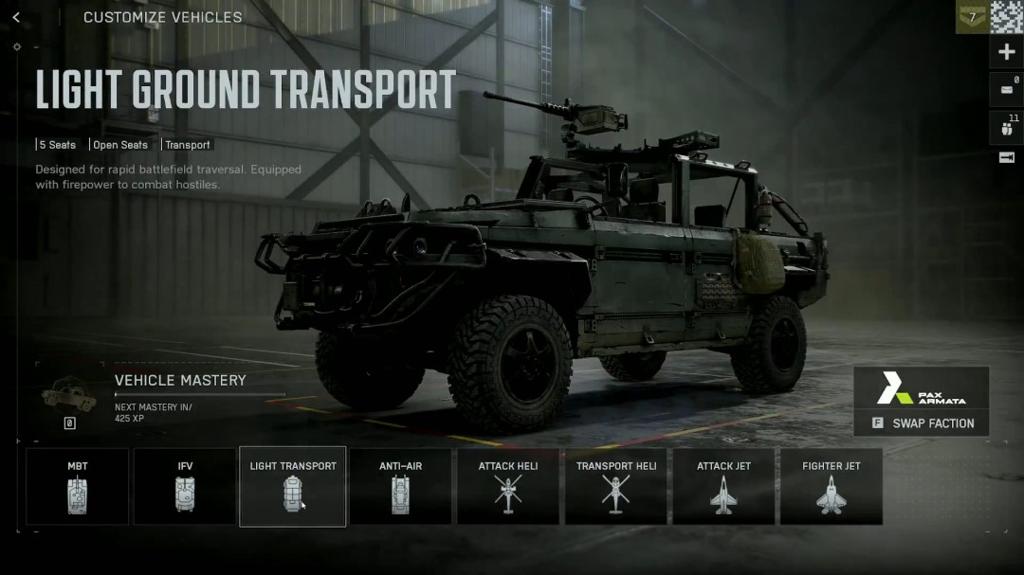This screenshot has width=1024, height=575.
Task: Choose the Light Transport category tile
Action: (293, 486)
